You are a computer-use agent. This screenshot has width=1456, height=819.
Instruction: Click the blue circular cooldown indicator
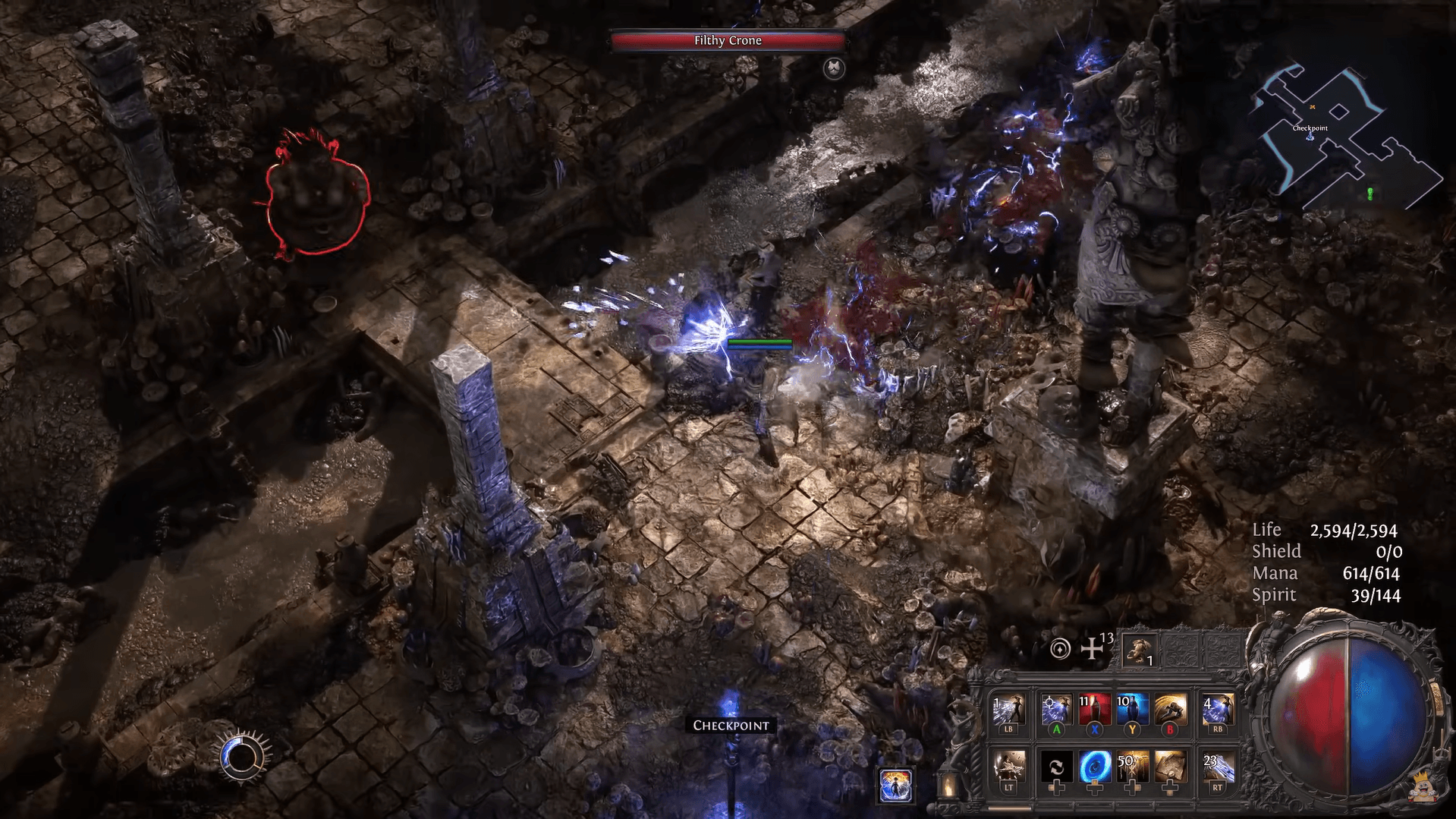pos(242,757)
